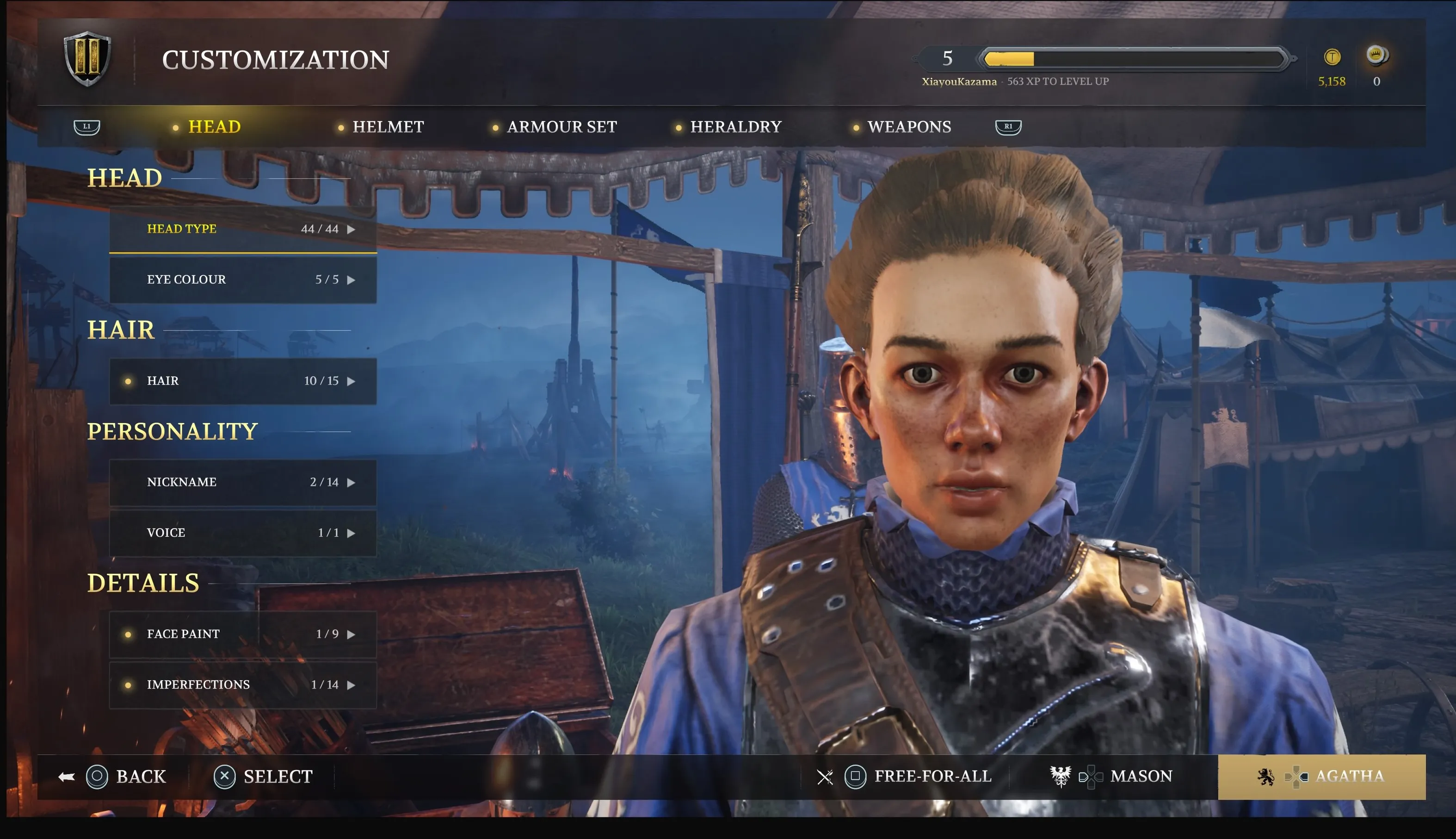Advance Eye Colour using its arrow
Screen dimensions: 1456x839
tap(351, 280)
